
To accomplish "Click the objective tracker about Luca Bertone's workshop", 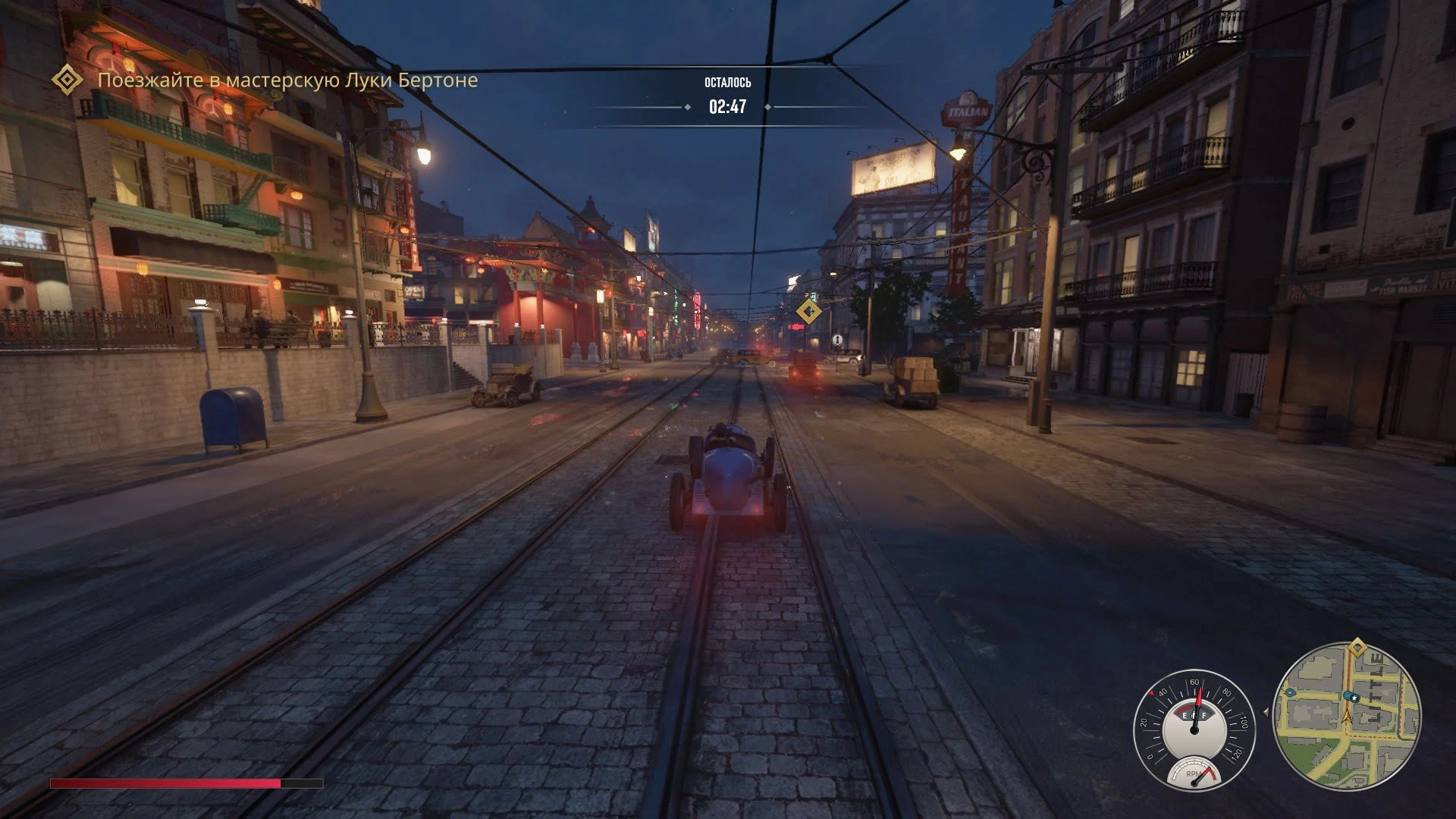I will [x=287, y=80].
